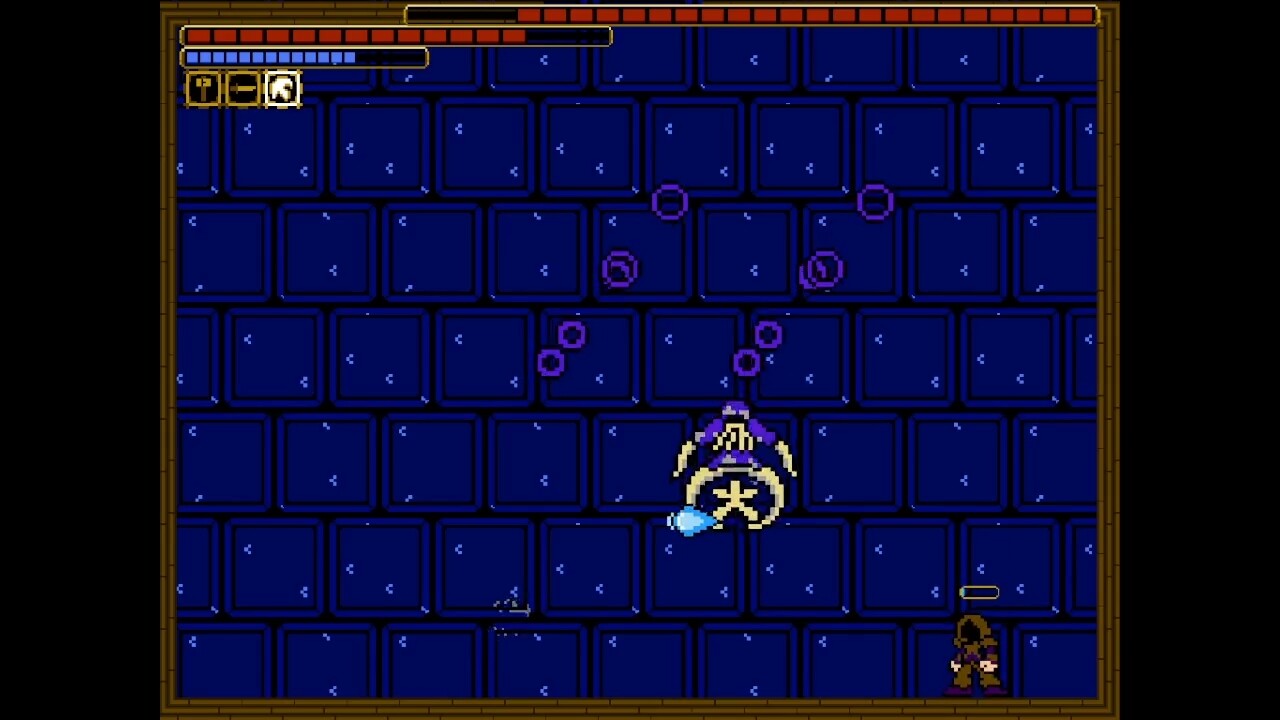Image resolution: width=1280 pixels, height=720 pixels.
Task: Click the middle equipment box in the HUD
Action: coord(242,88)
